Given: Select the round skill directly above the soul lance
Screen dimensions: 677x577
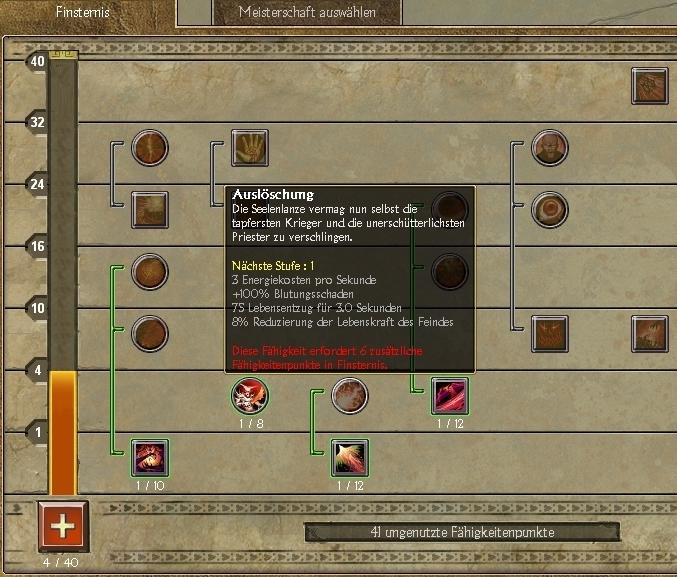Looking at the screenshot, I should 450,272.
